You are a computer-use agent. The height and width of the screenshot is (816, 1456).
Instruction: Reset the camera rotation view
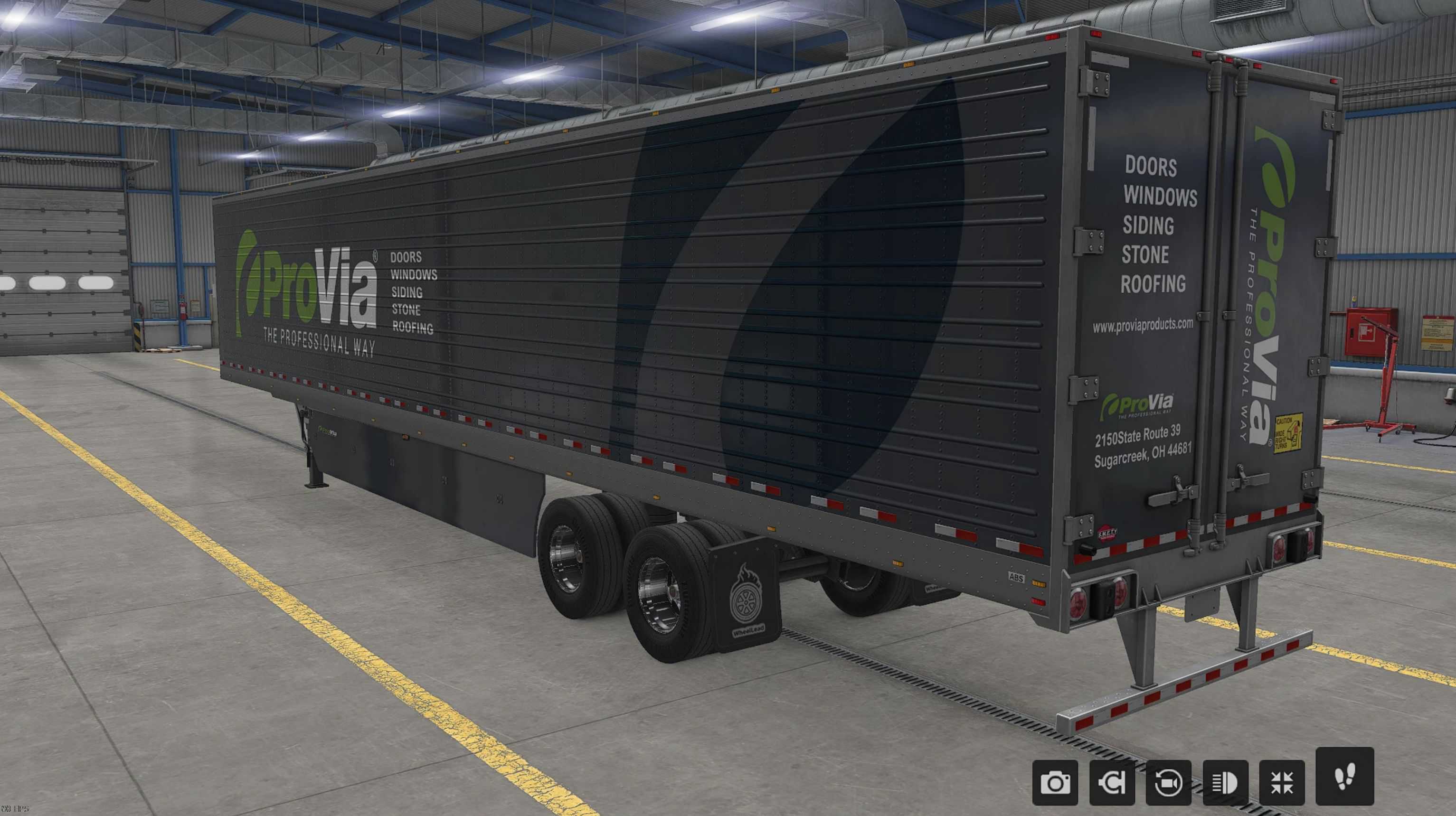coord(1168,783)
